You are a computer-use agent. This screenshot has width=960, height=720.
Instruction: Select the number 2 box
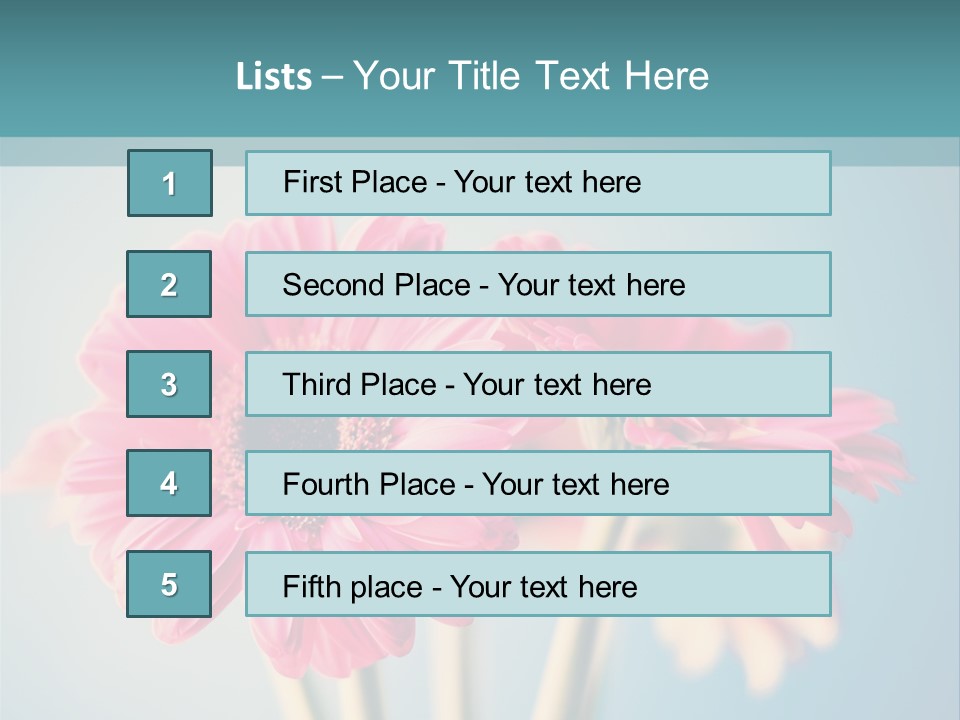pyautogui.click(x=169, y=284)
